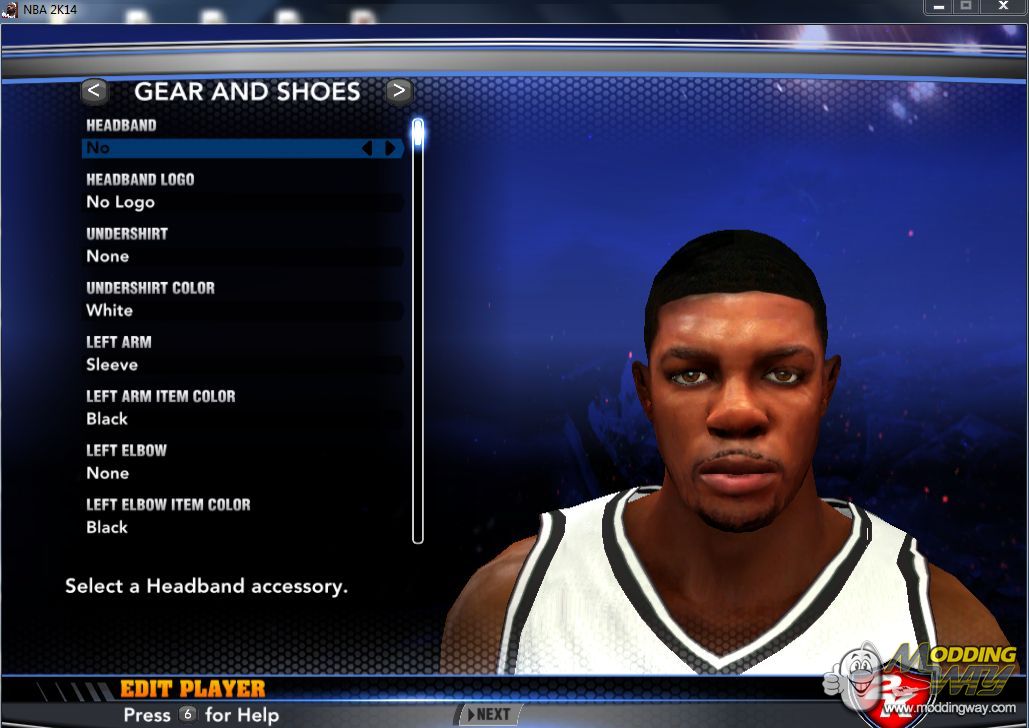Cycle the Headband option to the right
The width and height of the screenshot is (1029, 728).
[x=391, y=148]
